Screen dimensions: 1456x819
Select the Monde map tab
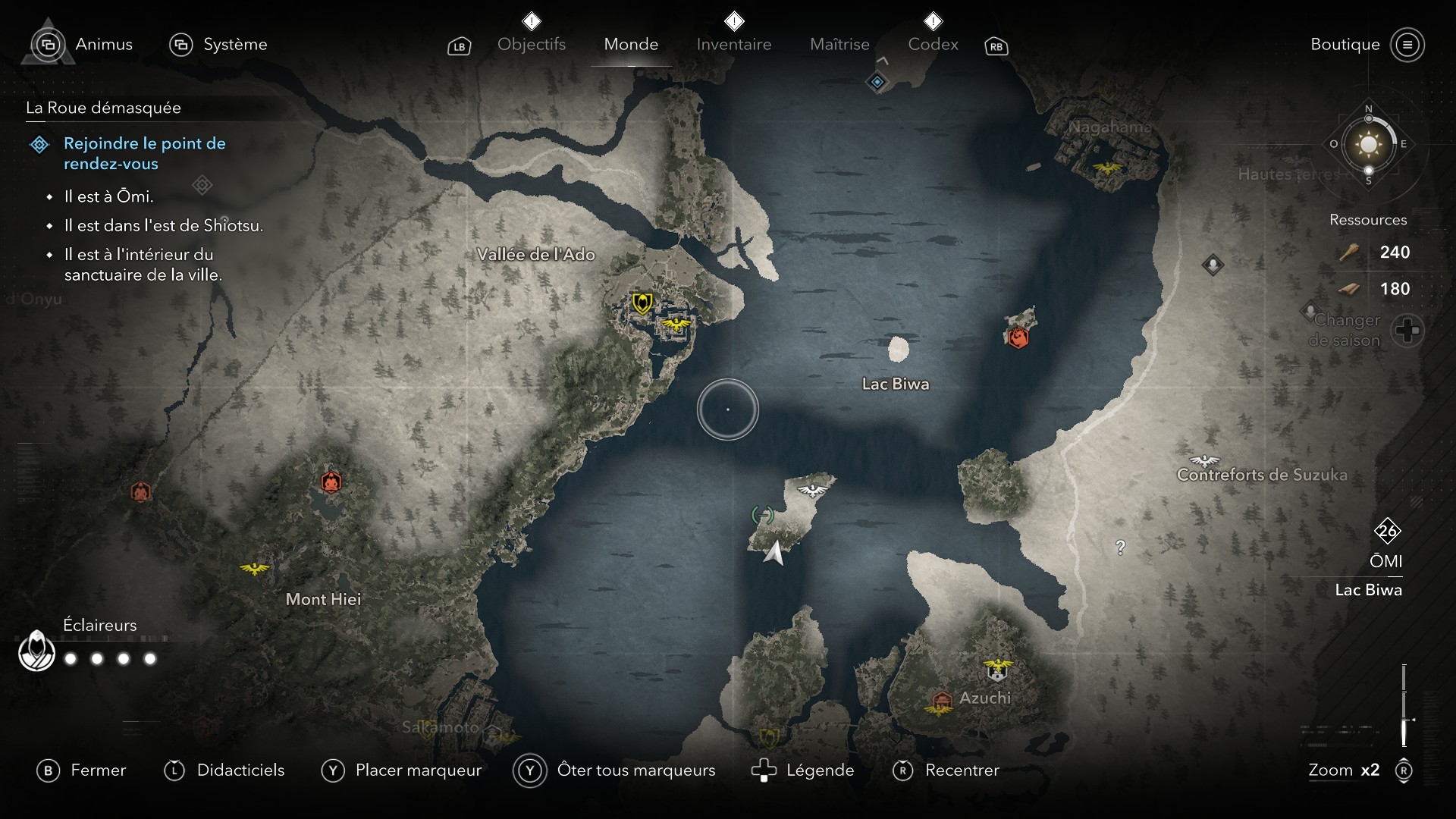click(x=631, y=44)
